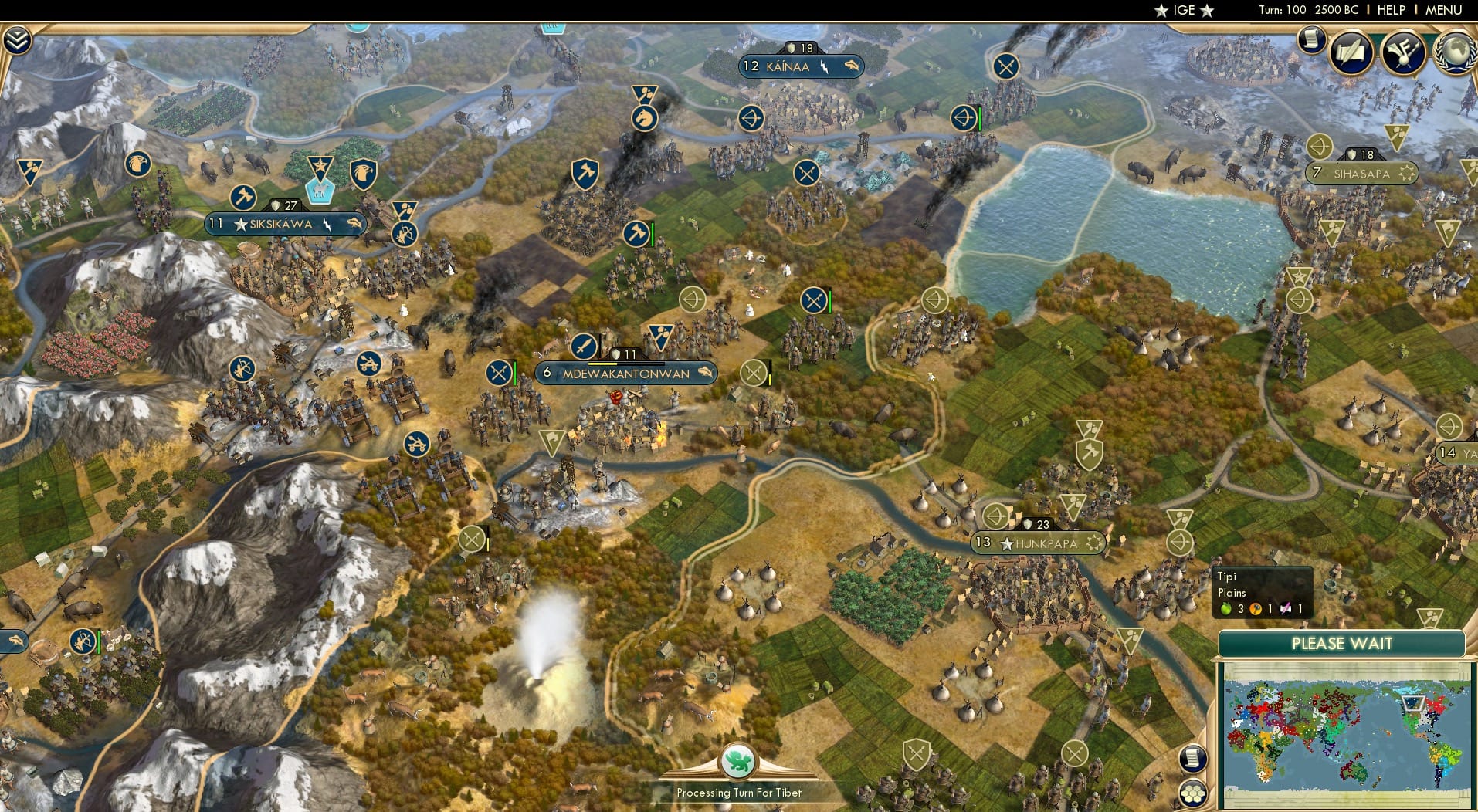1478x812 pixels.
Task: Open the small notification scroll icon below Menu
Action: coord(1310,39)
